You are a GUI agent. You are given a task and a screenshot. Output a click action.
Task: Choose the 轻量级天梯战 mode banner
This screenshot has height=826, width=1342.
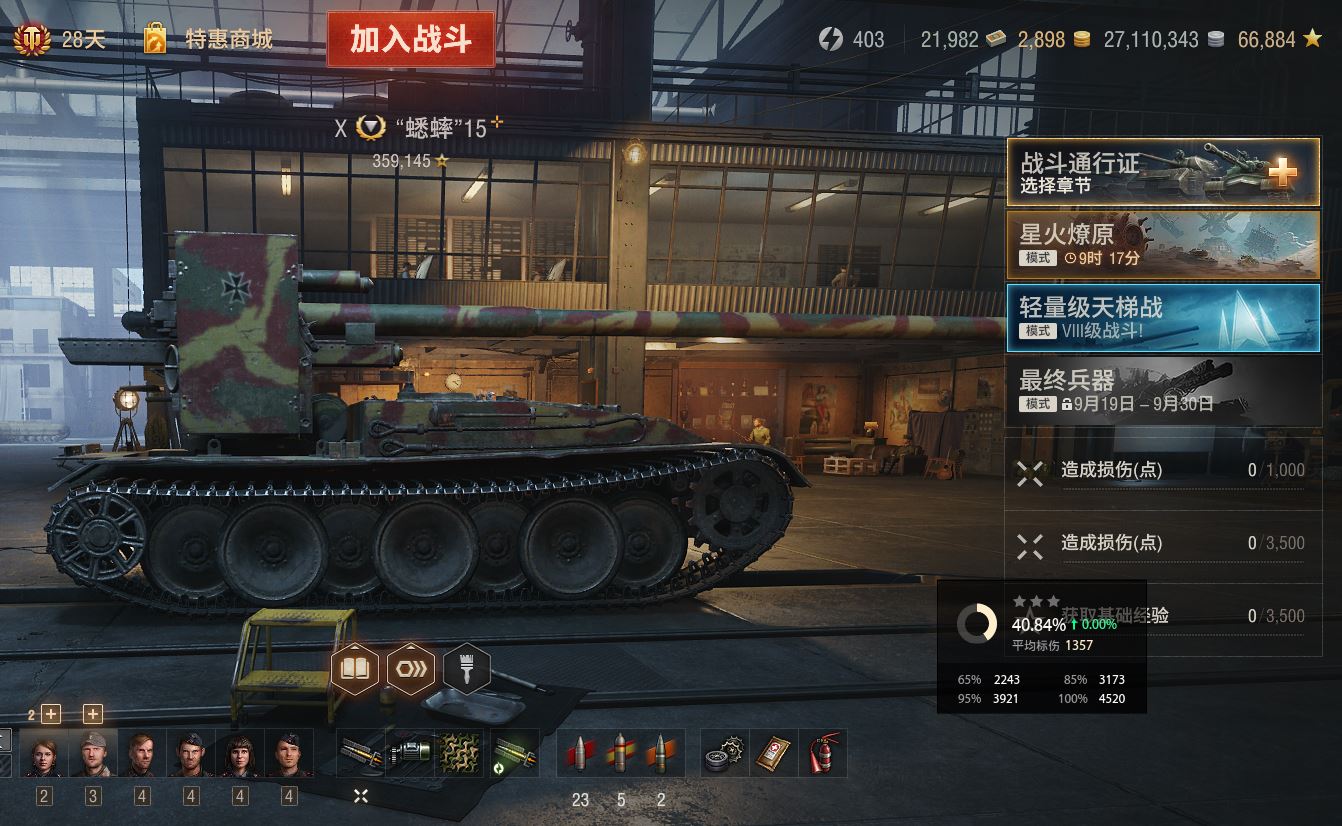(x=1163, y=318)
